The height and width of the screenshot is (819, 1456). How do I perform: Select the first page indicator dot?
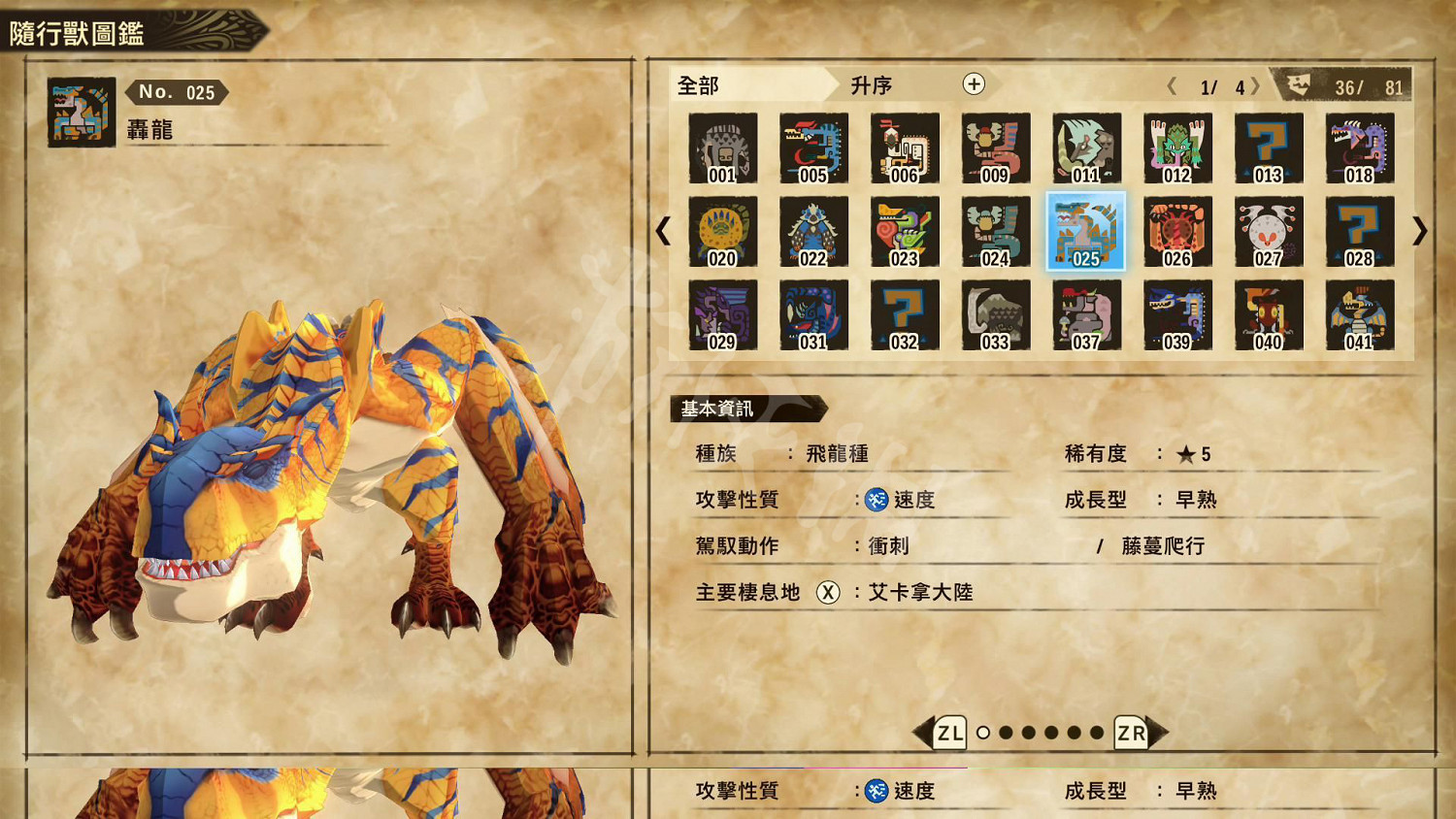coord(983,735)
